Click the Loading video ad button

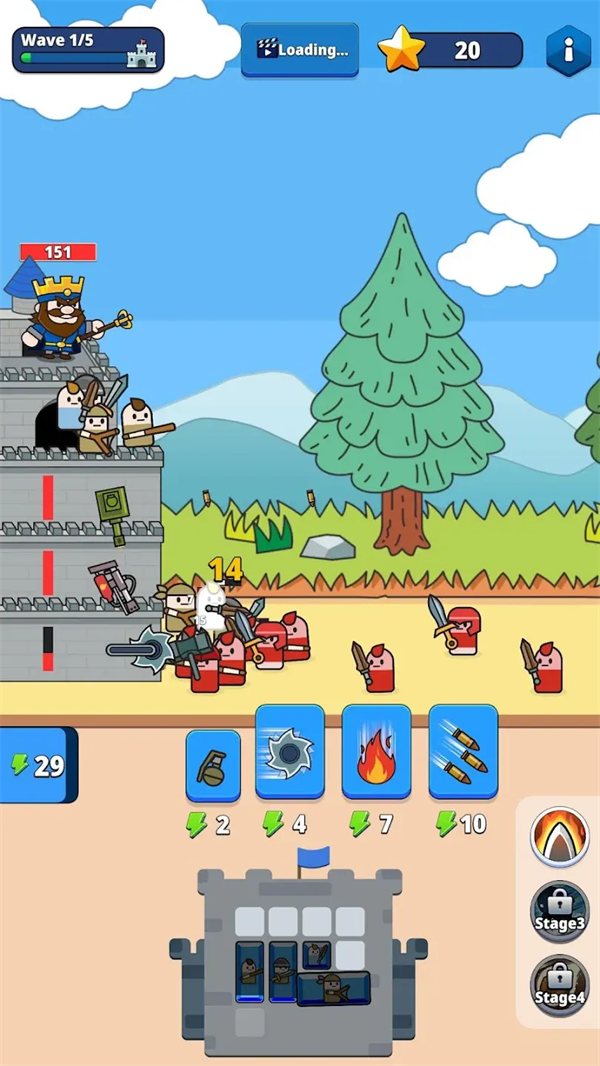point(300,49)
